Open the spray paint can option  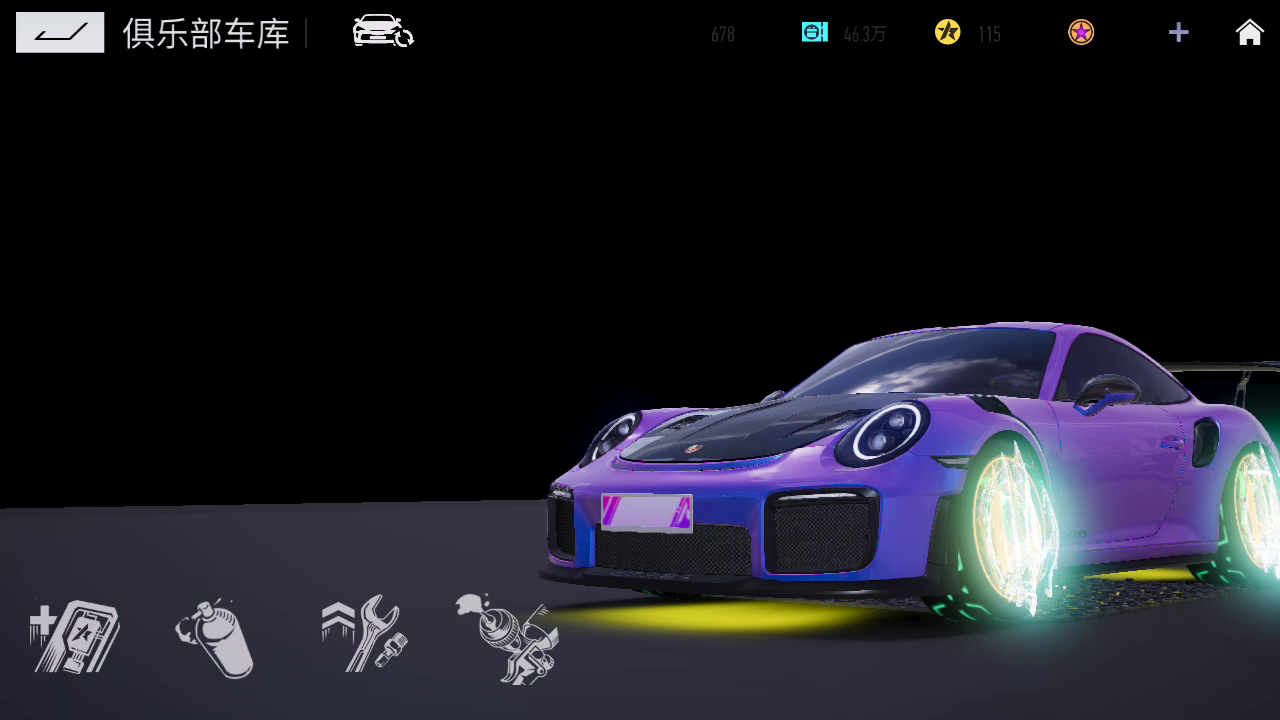216,638
